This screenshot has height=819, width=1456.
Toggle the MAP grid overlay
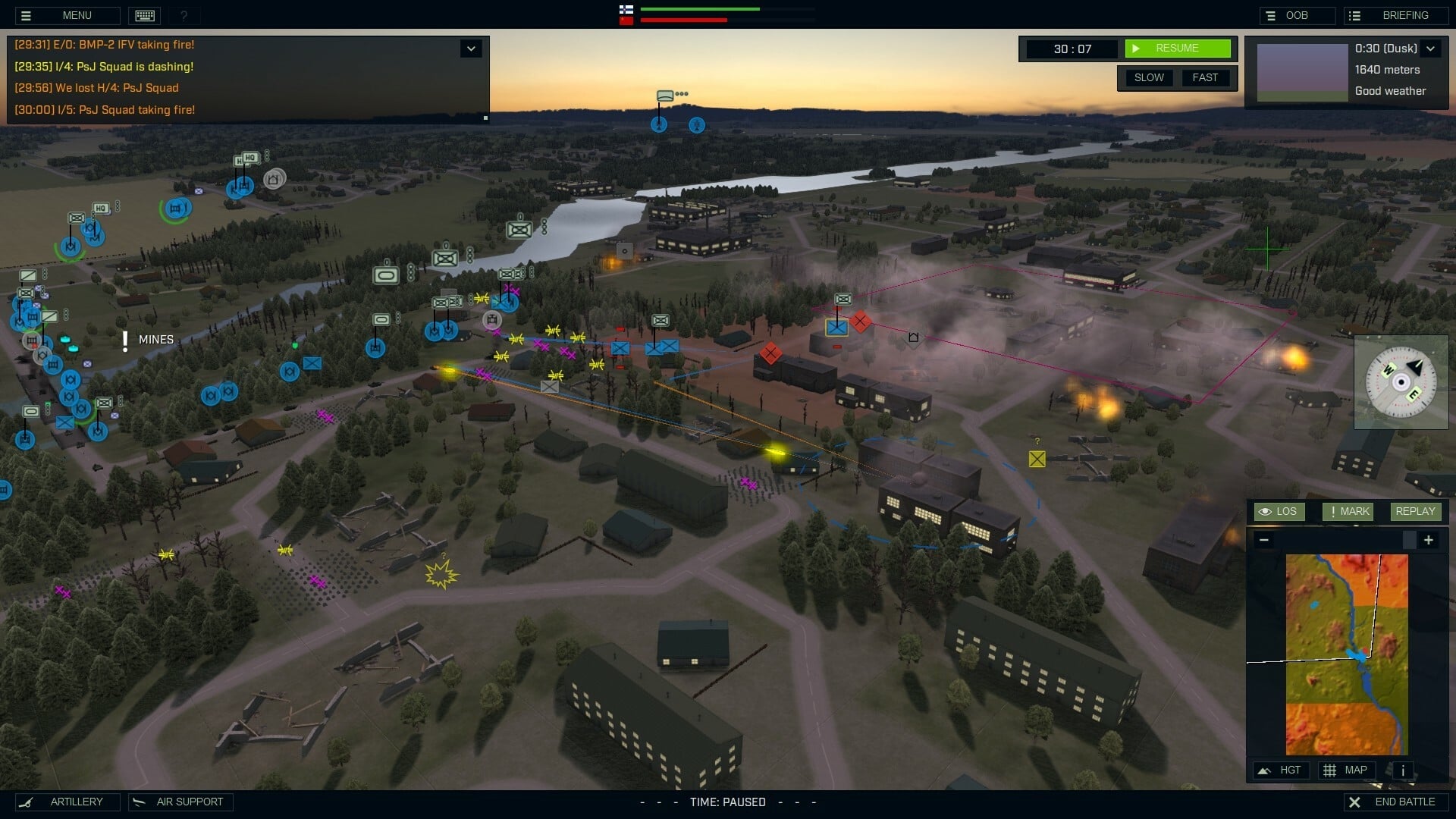[1347, 770]
